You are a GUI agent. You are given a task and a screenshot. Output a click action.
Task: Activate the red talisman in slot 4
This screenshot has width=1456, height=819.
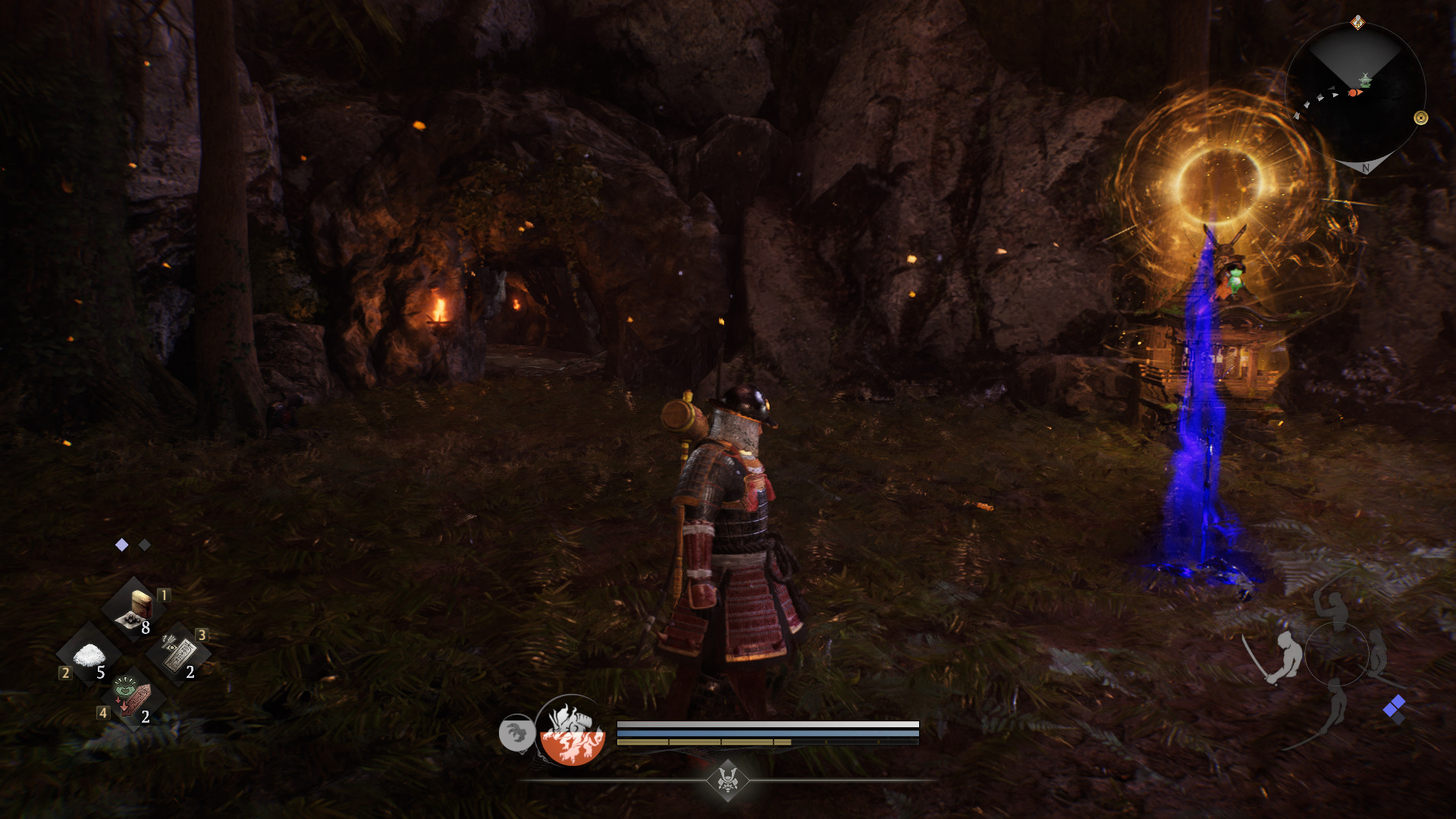coord(133,697)
